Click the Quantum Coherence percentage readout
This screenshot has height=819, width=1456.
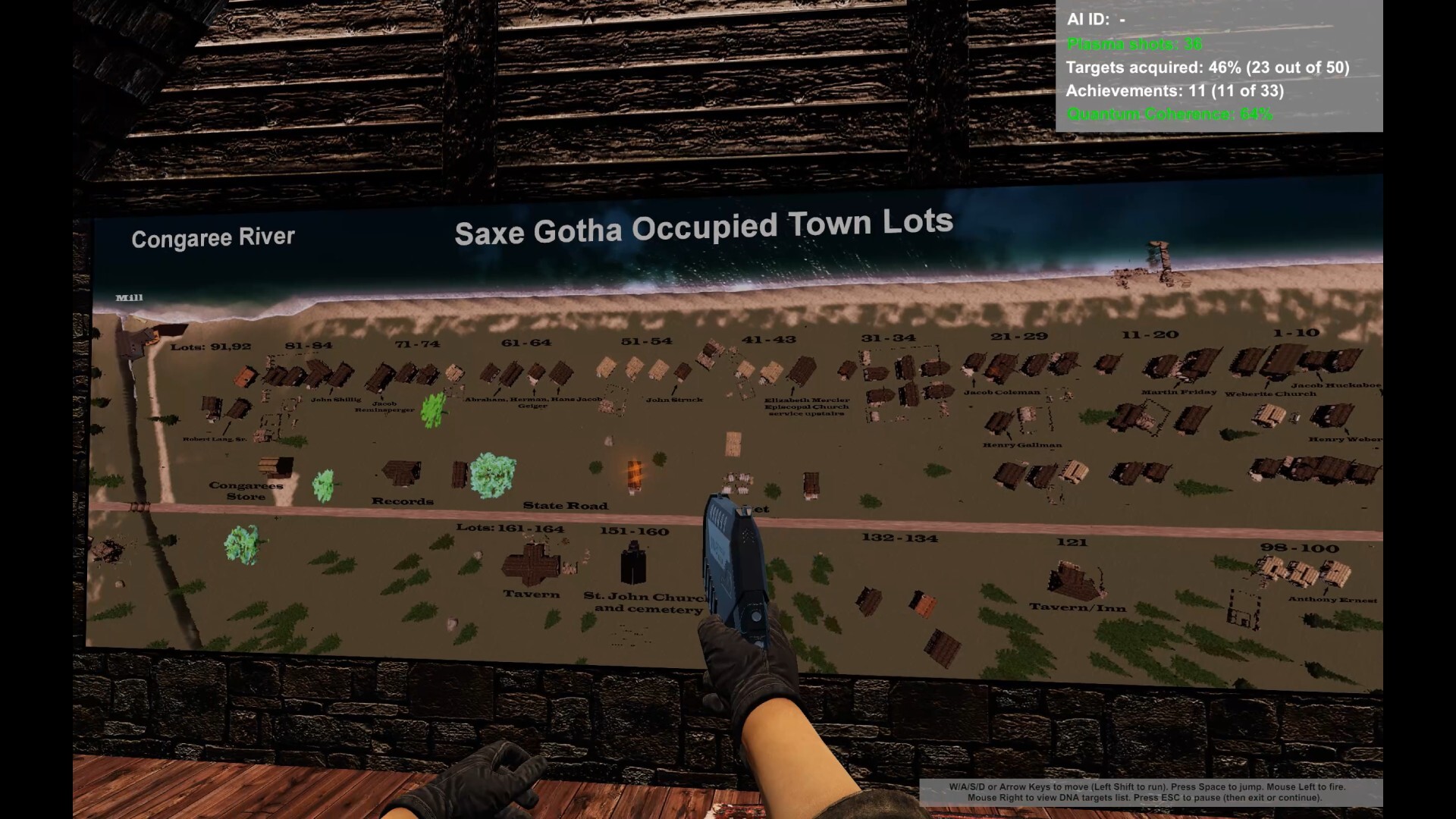tap(1168, 114)
